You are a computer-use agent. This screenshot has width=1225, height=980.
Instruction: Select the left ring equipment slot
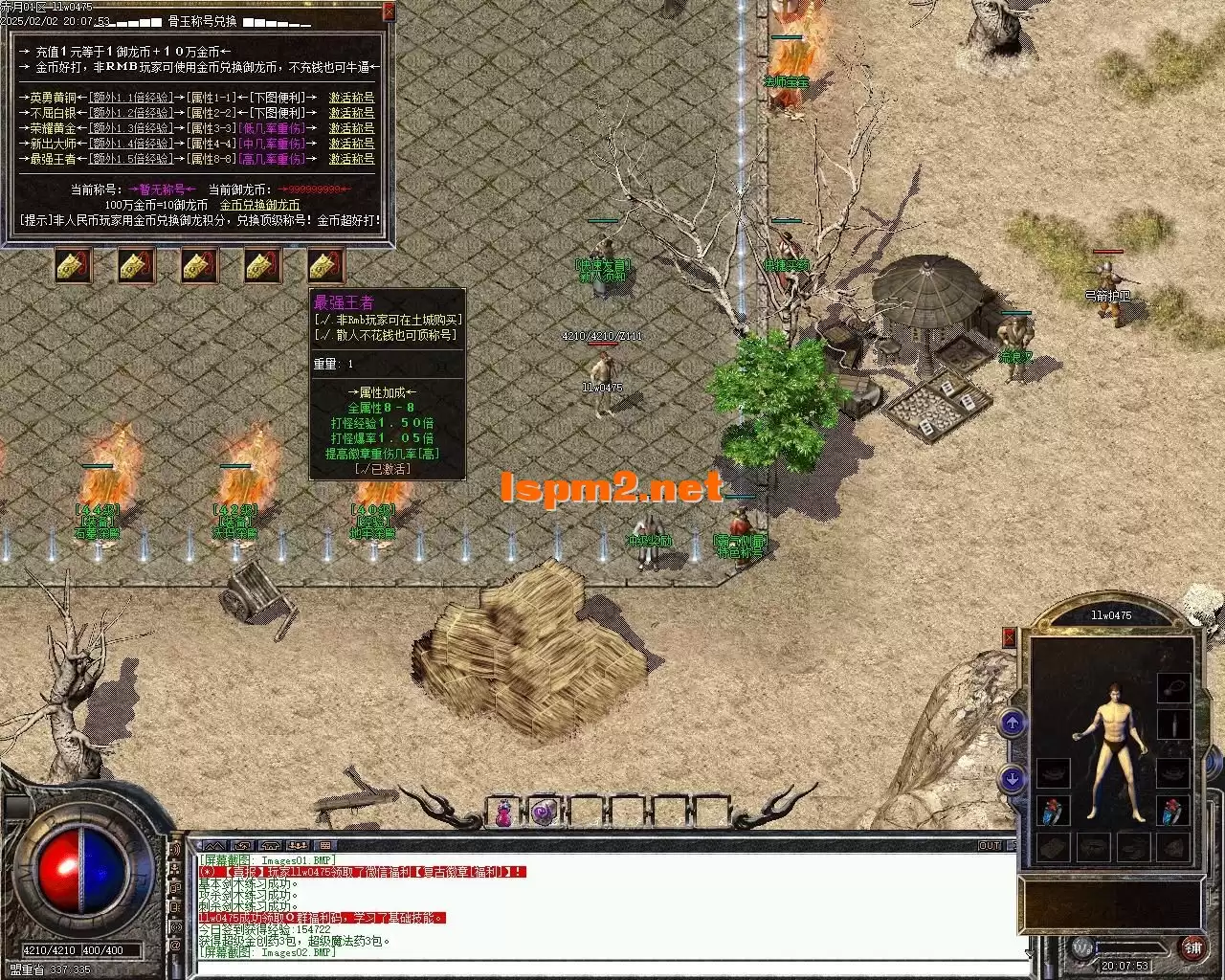pyautogui.click(x=1054, y=812)
